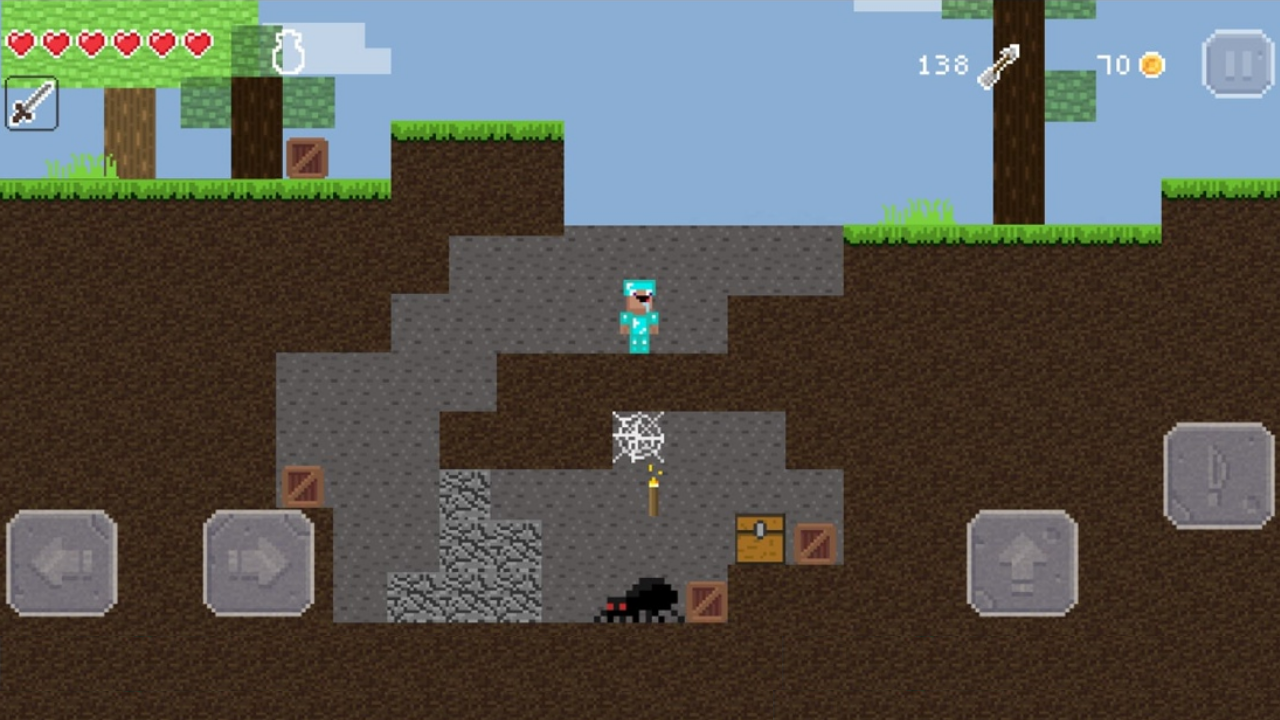Click the arrow ammo icon showing 138
The width and height of the screenshot is (1280, 720).
click(1000, 65)
